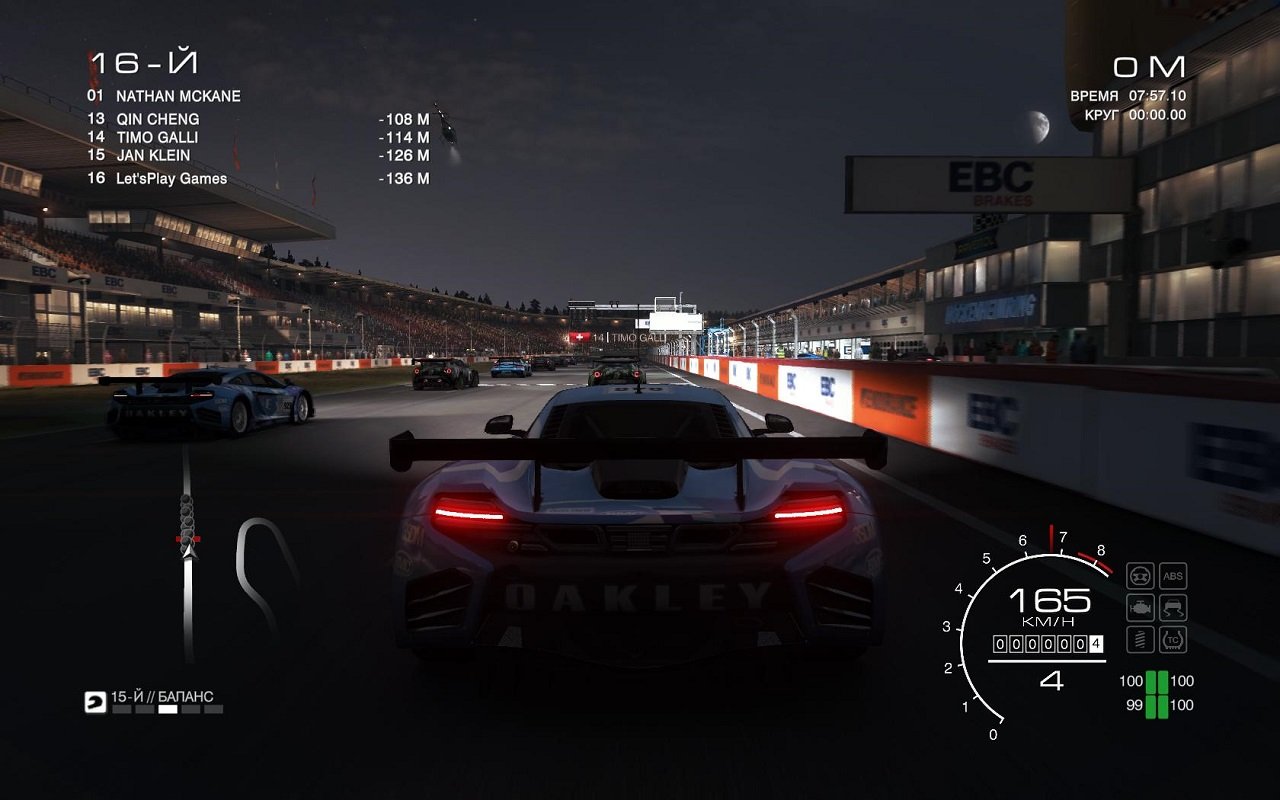Toggle the front-left tyre condition indicator
The width and height of the screenshot is (1280, 800).
[1150, 682]
